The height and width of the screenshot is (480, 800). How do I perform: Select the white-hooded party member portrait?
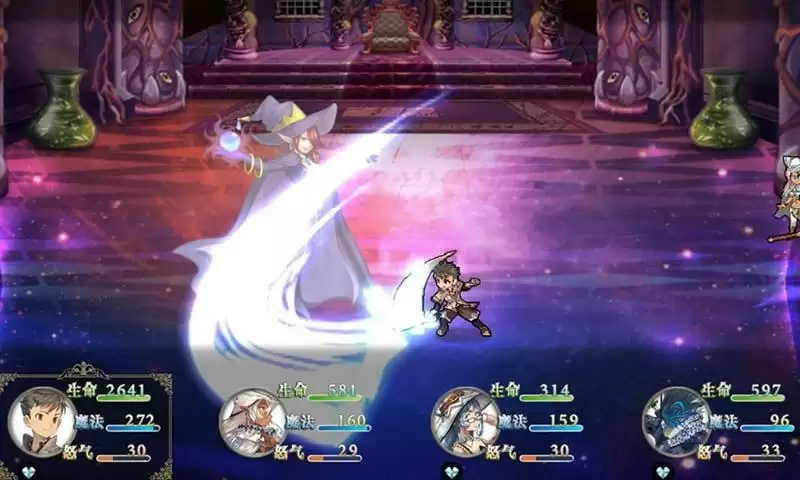(252, 421)
